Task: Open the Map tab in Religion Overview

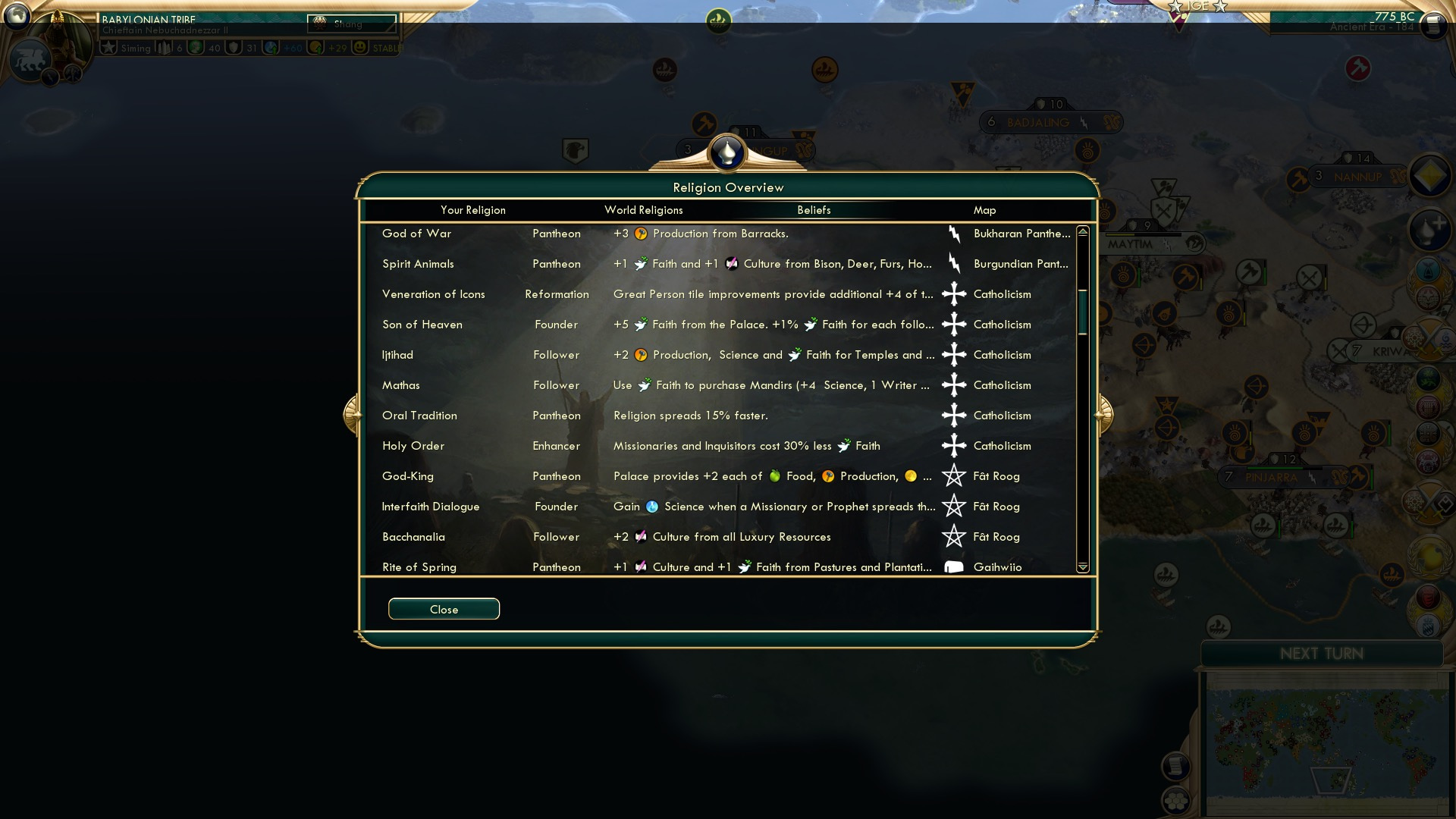Action: pos(984,210)
